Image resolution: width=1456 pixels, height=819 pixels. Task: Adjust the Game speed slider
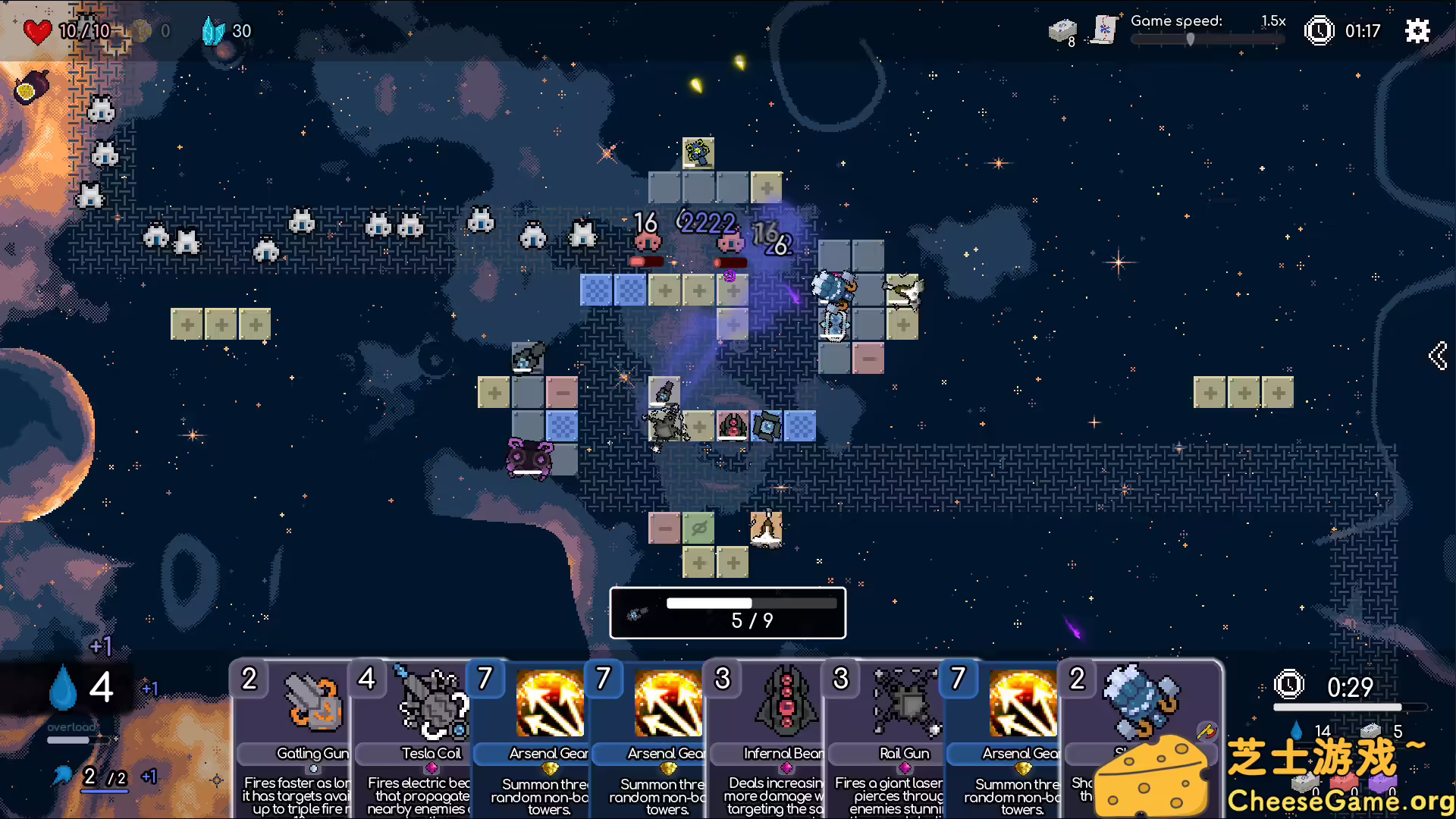[1191, 39]
